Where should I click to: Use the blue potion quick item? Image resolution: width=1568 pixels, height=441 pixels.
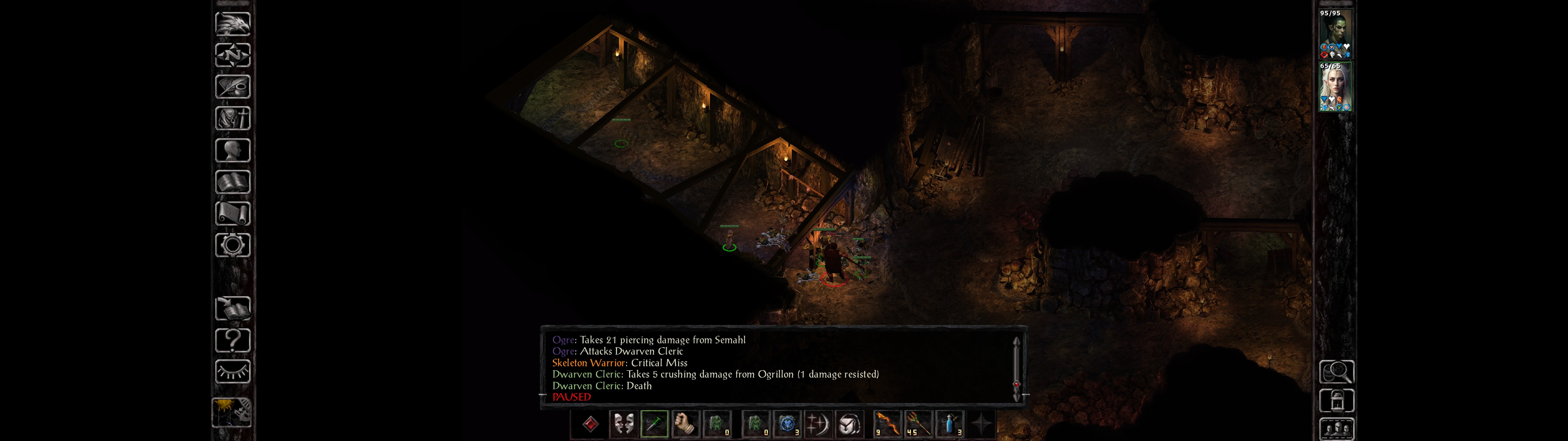click(950, 424)
